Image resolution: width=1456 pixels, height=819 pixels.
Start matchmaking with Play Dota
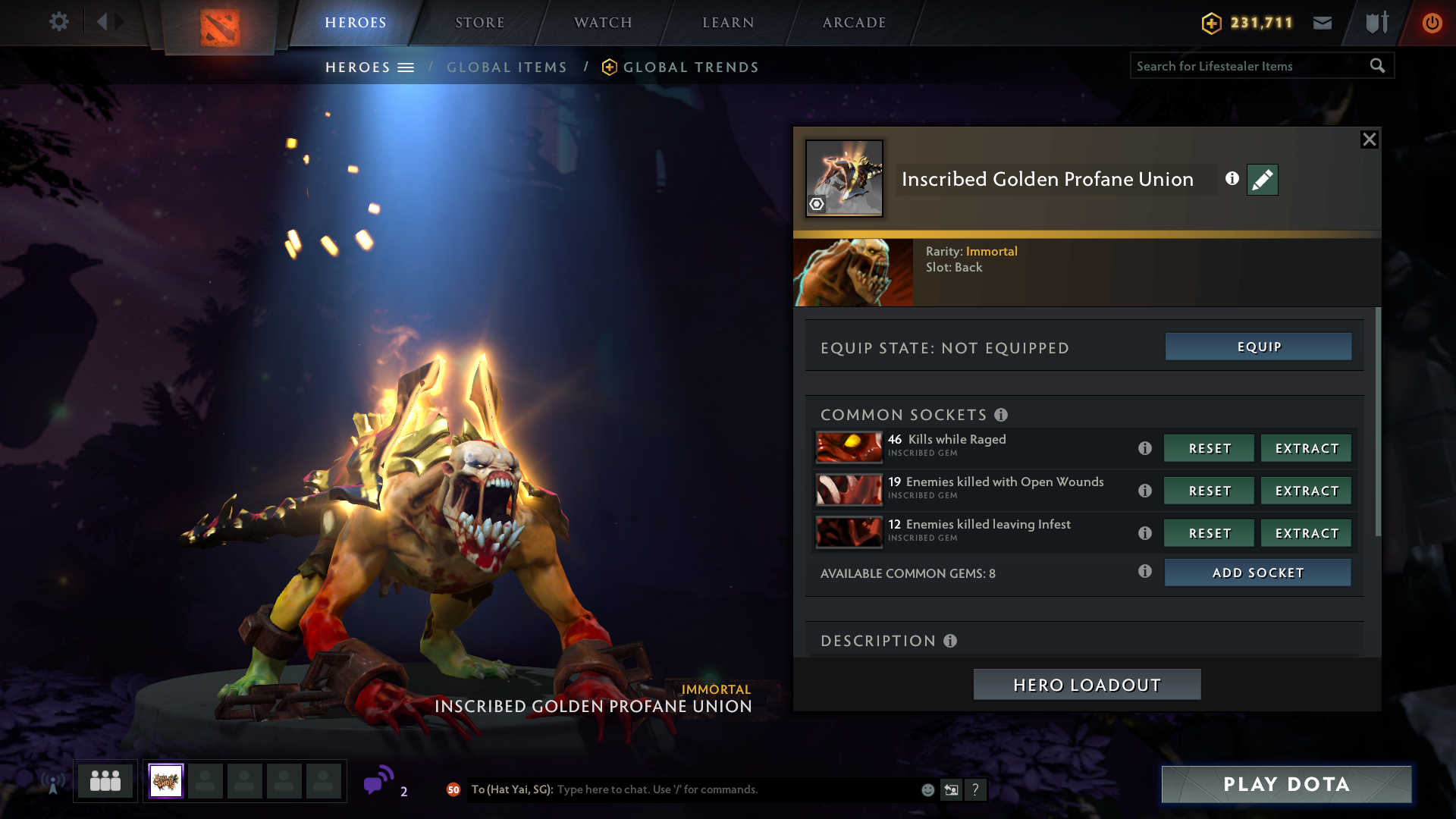pos(1286,784)
